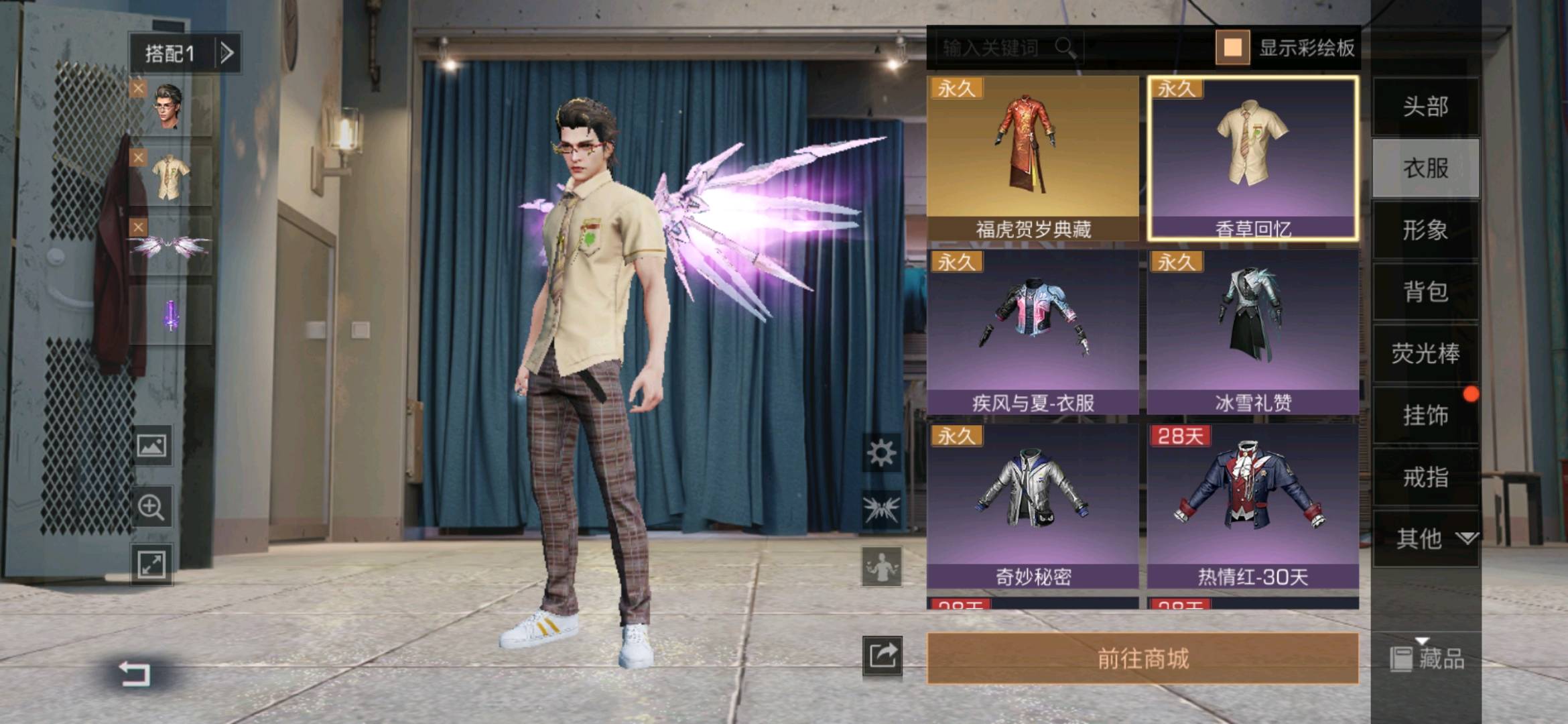1568x724 pixels.
Task: Switch to the 挂饰 pendant tab
Action: 1425,415
